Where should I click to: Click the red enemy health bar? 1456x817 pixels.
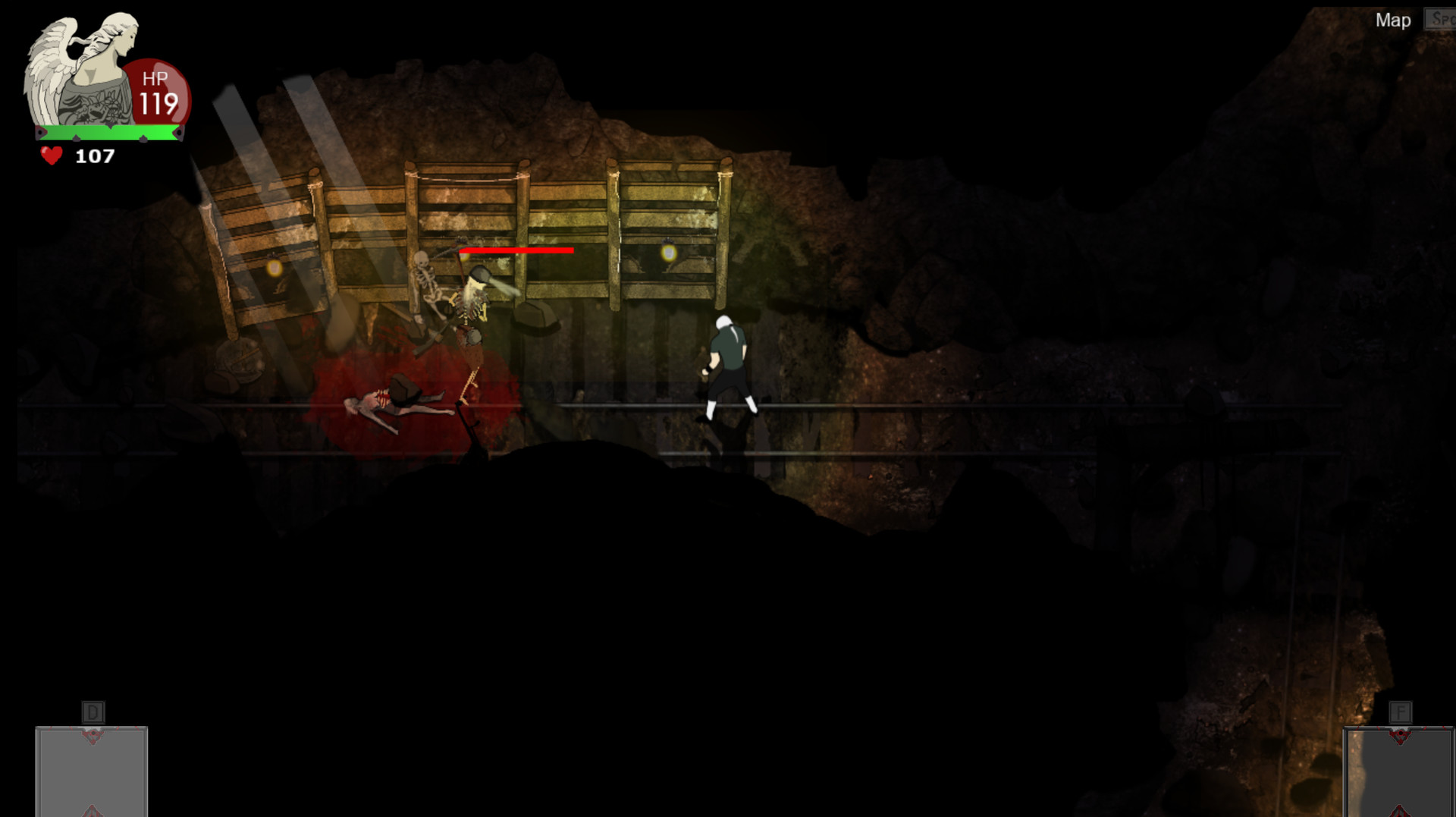point(518,250)
